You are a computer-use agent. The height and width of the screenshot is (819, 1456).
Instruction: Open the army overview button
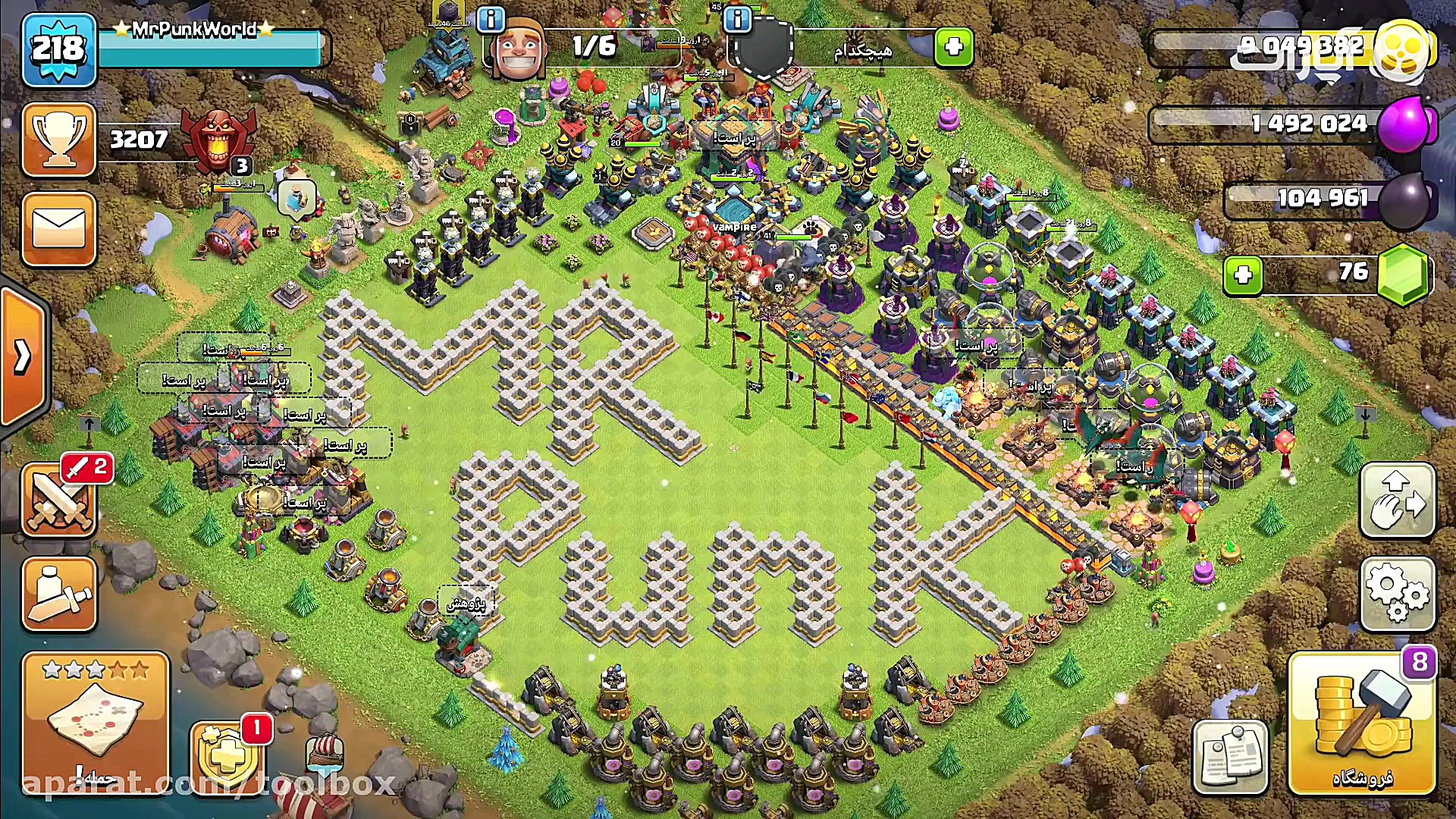[x=59, y=594]
